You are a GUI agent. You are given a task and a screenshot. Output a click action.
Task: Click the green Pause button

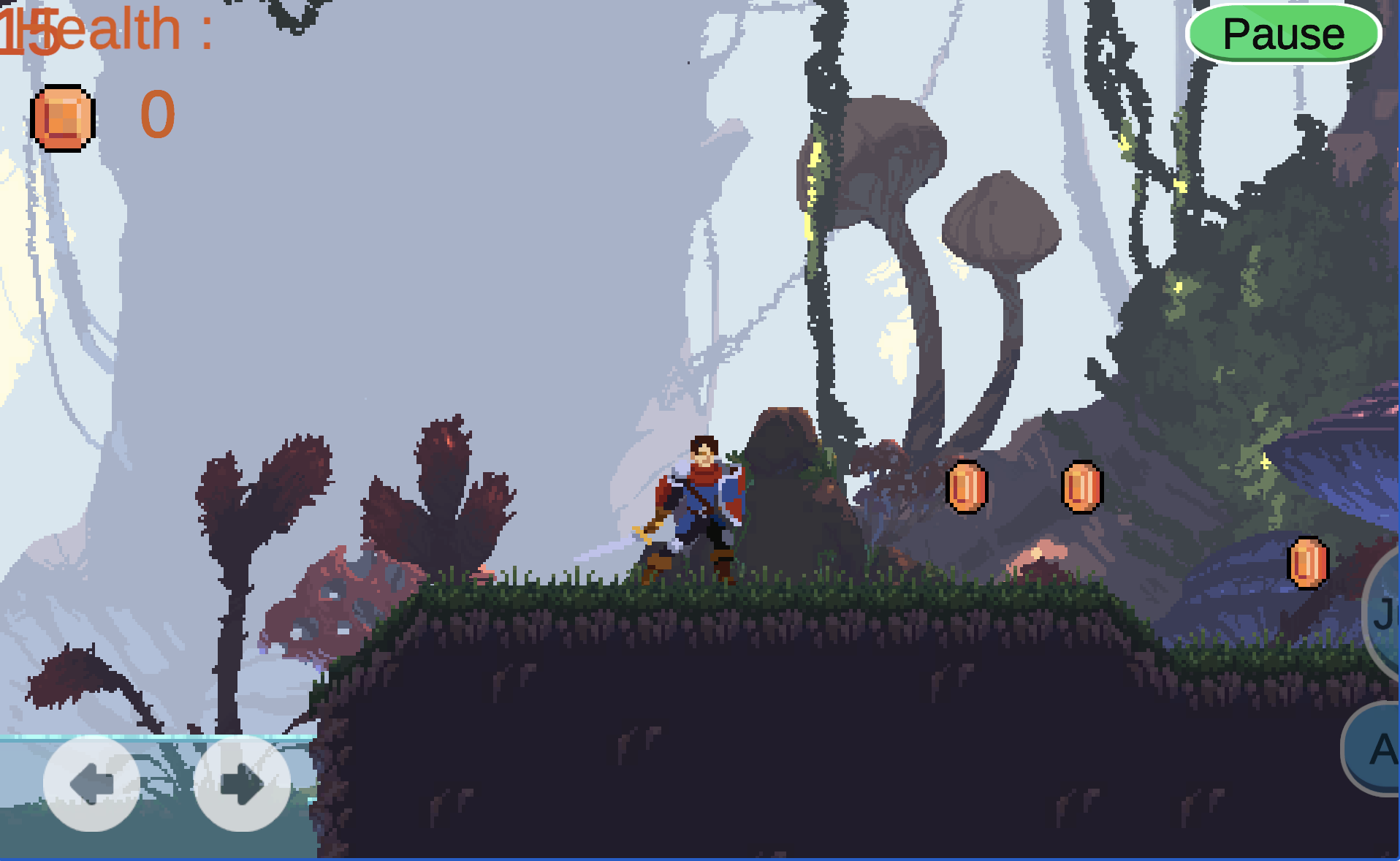1283,34
